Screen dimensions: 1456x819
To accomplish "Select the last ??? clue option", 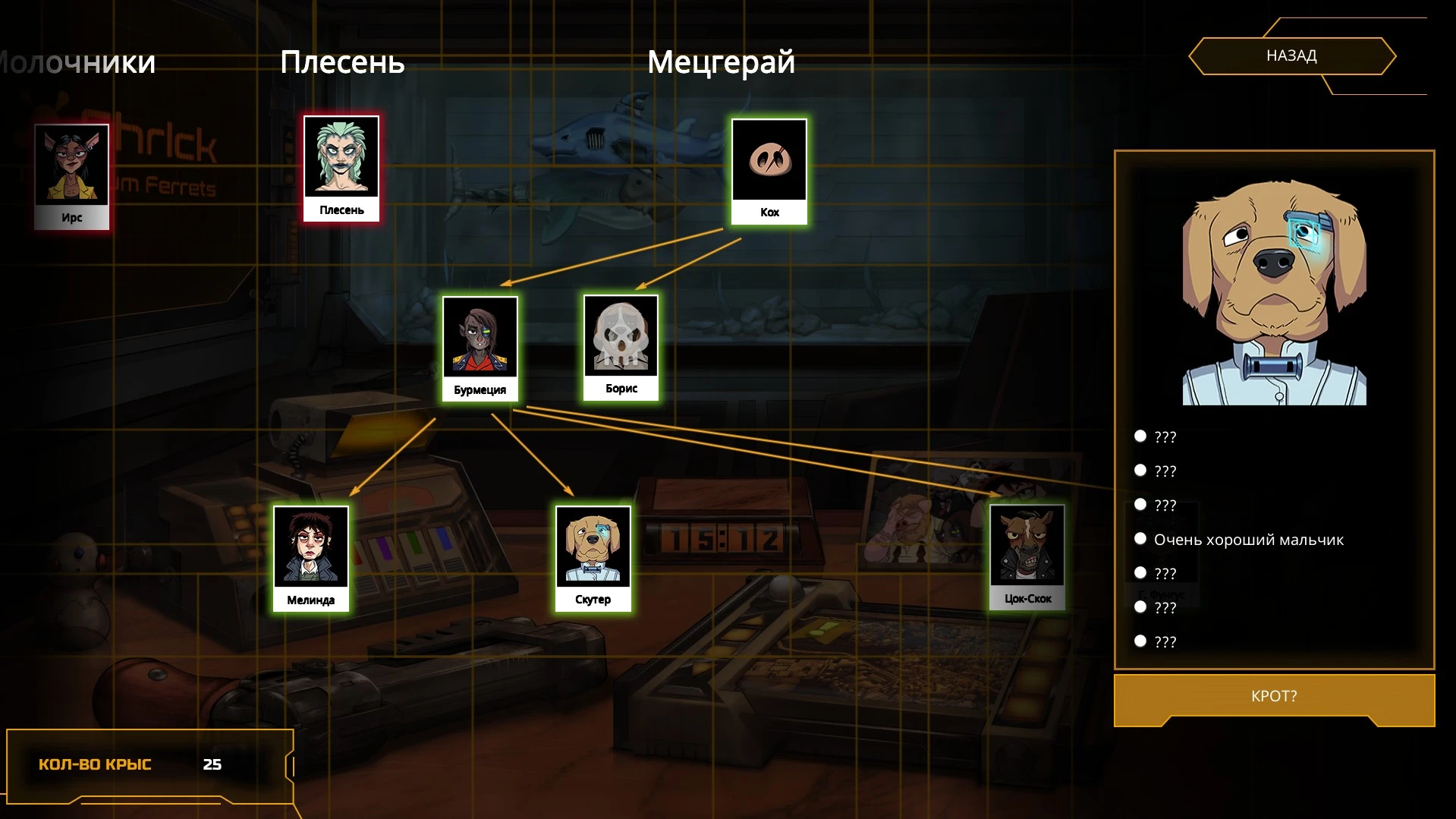I will coord(1163,641).
